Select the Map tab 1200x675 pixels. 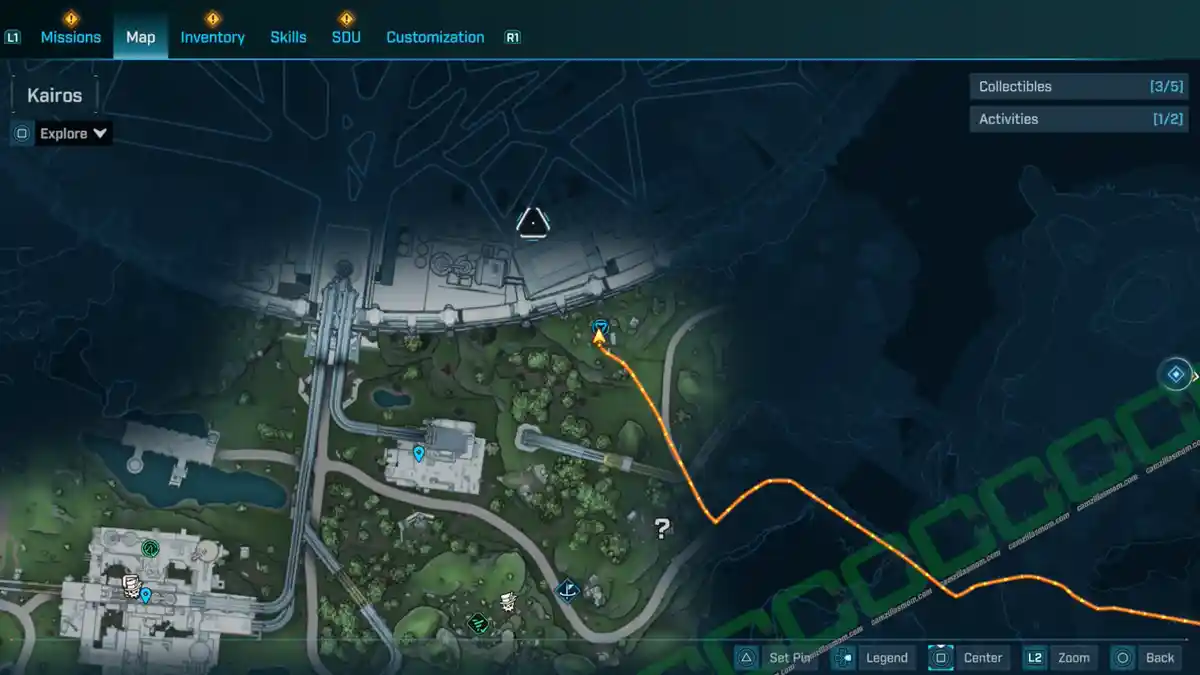coord(140,37)
